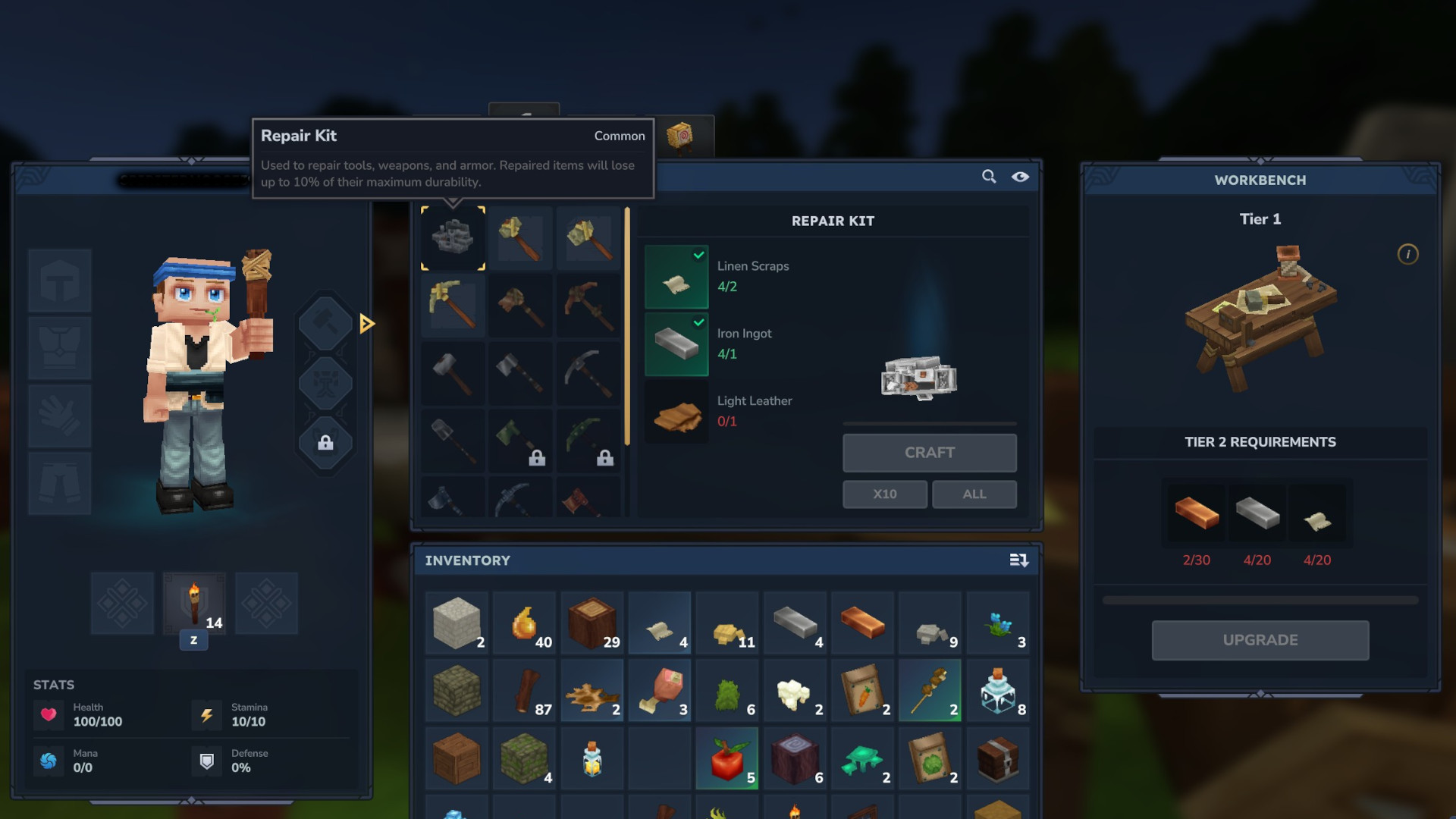Show workbench info via the i icon
This screenshot has height=819, width=1456.
click(1407, 254)
